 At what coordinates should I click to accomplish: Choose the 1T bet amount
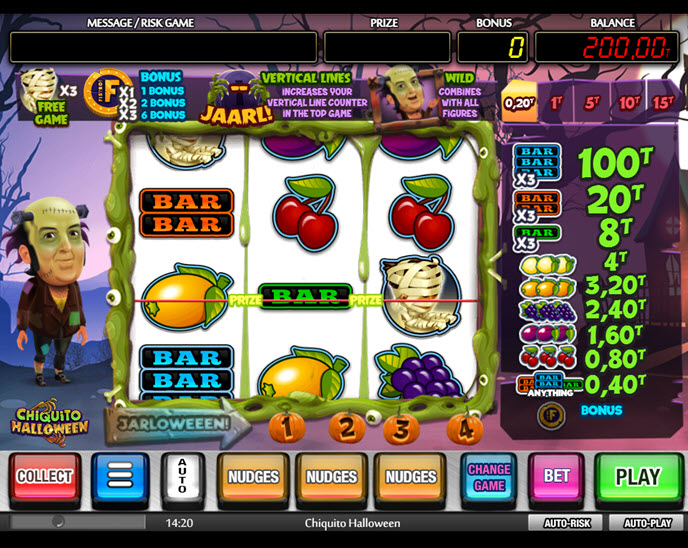click(x=557, y=101)
